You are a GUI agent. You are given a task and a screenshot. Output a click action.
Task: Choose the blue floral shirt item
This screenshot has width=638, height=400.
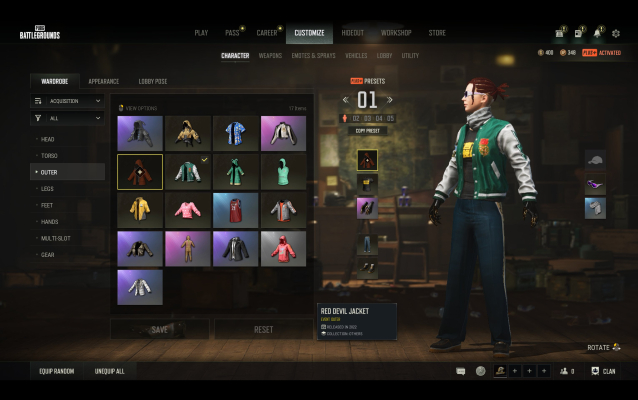[235, 132]
